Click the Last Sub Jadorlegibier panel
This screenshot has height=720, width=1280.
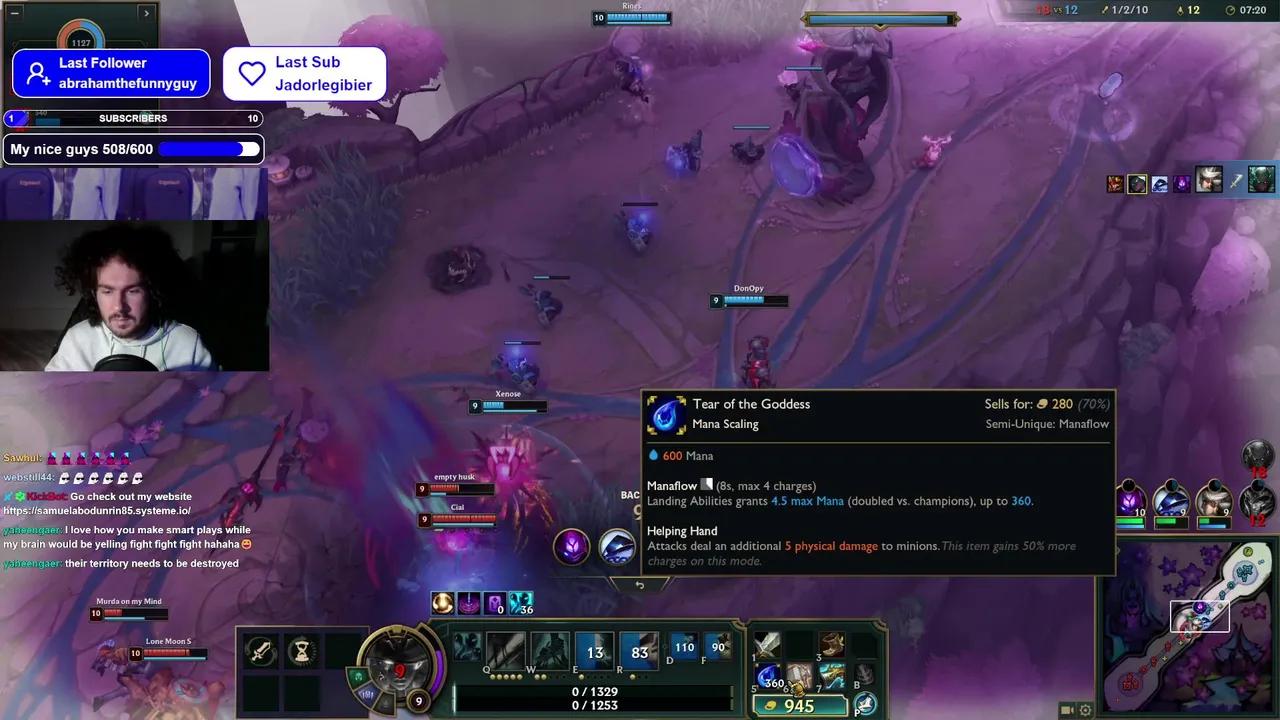[x=304, y=73]
